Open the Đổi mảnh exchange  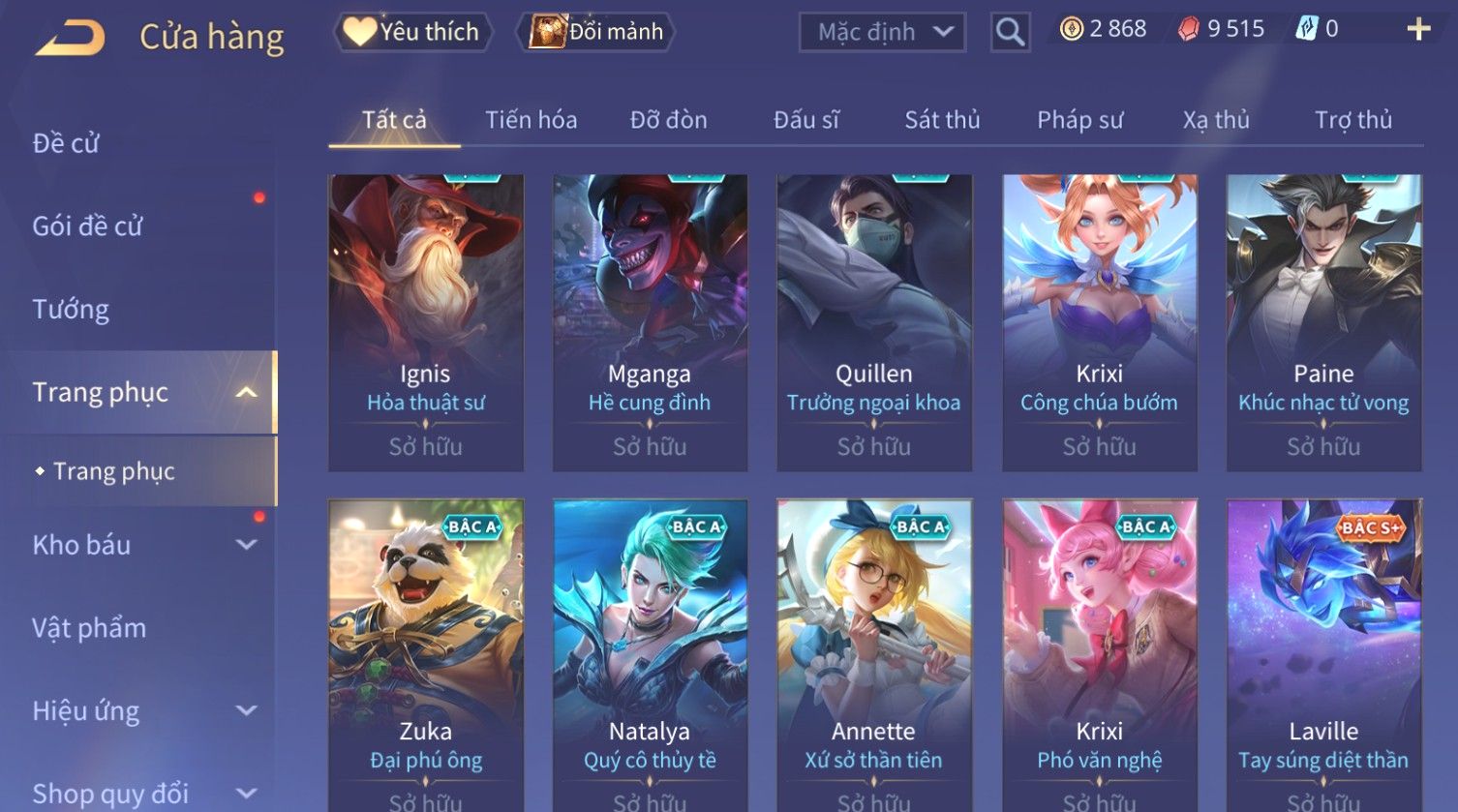pyautogui.click(x=597, y=32)
